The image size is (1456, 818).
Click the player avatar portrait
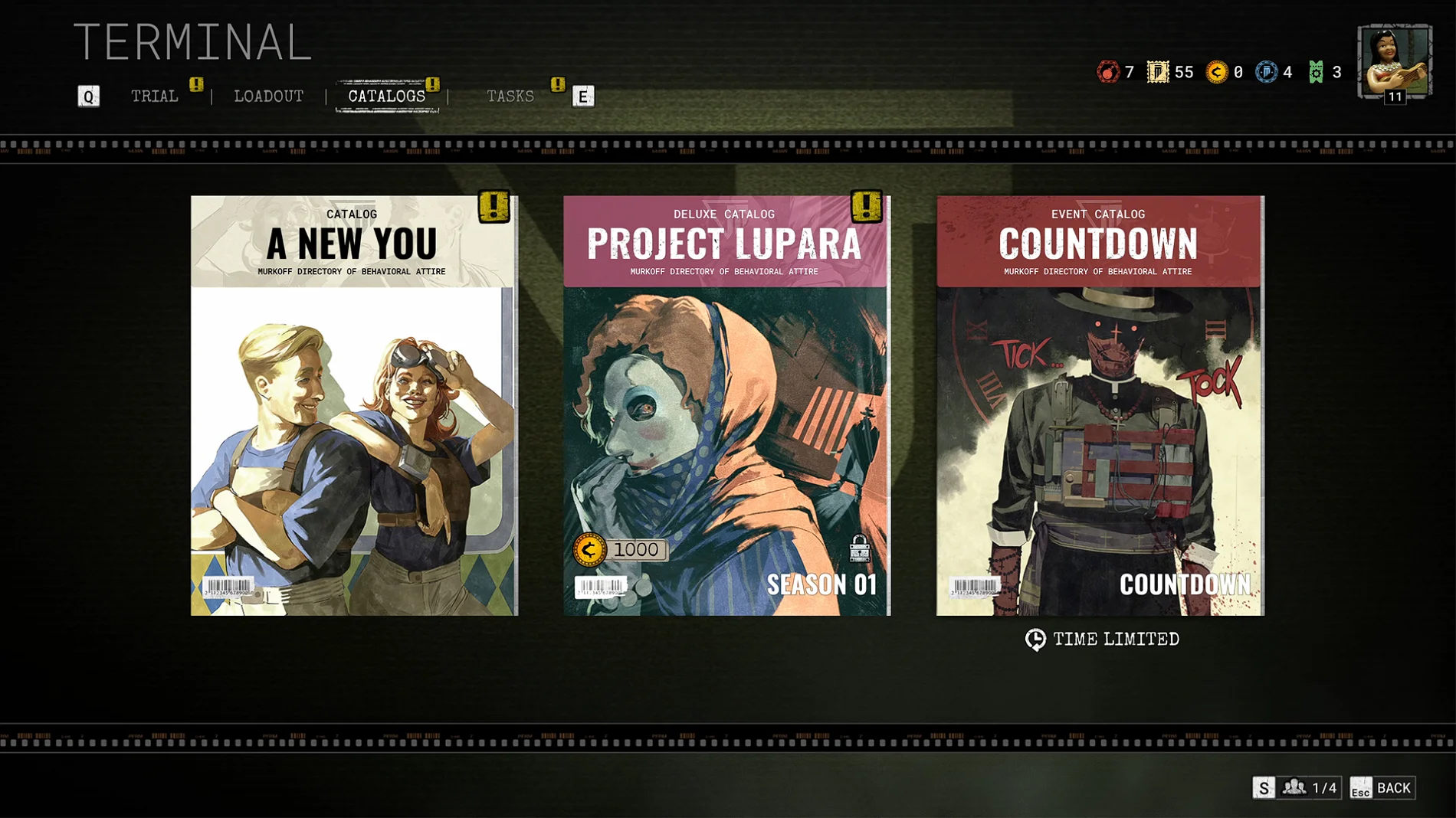[x=1394, y=62]
